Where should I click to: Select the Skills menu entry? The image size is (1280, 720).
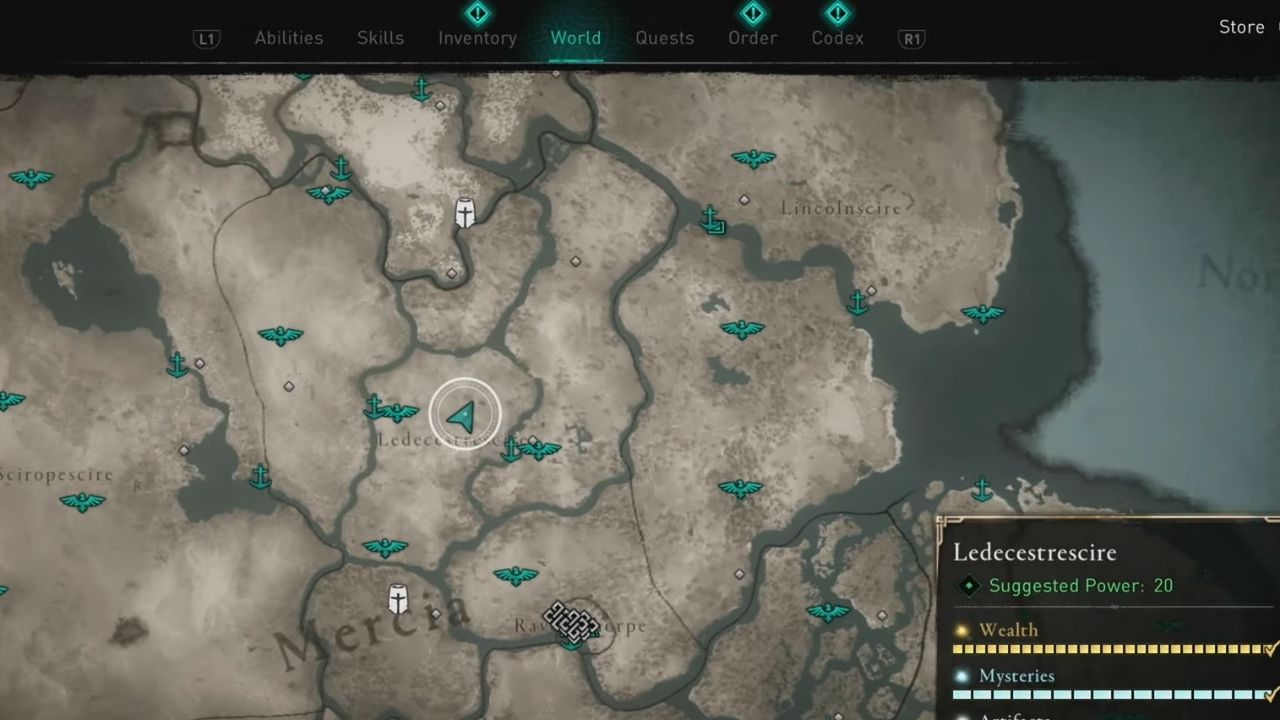pos(380,37)
